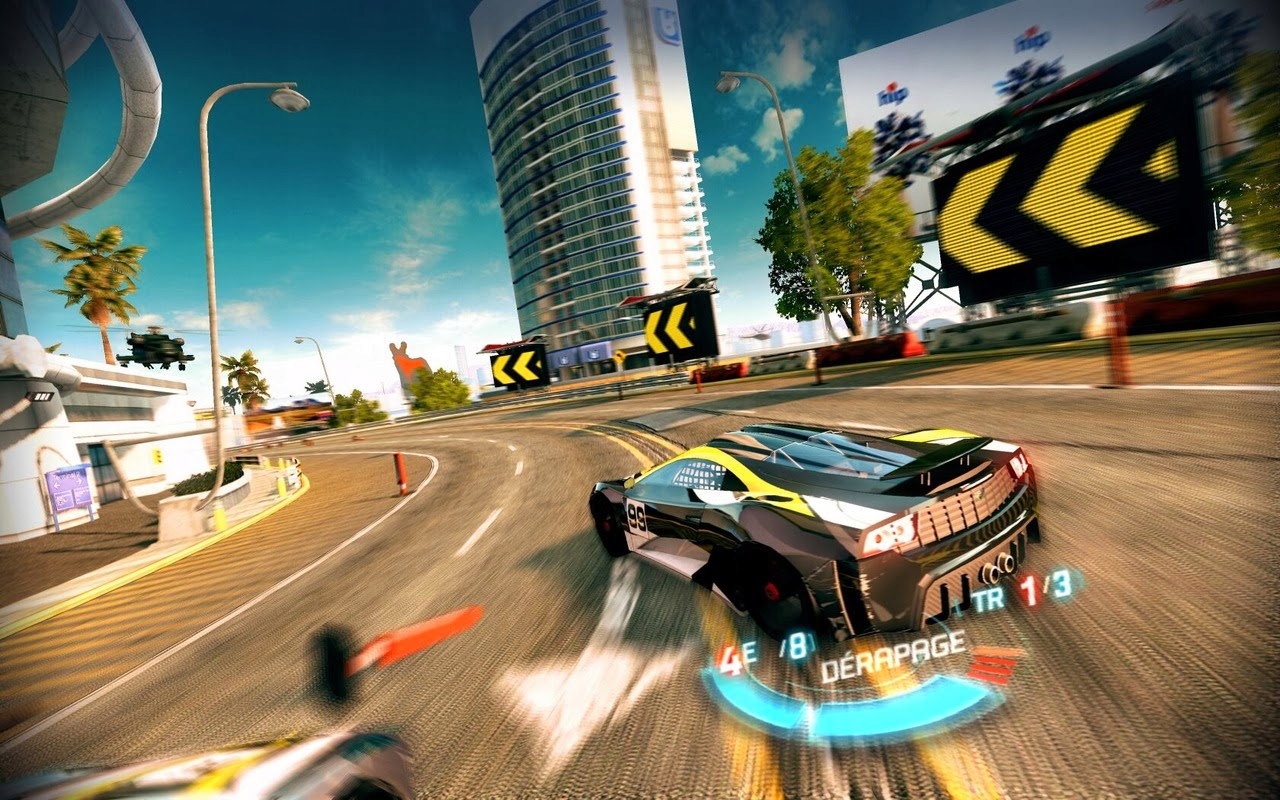
Task: Expand the right arrow on the purple road sign
Action: tap(79, 482)
